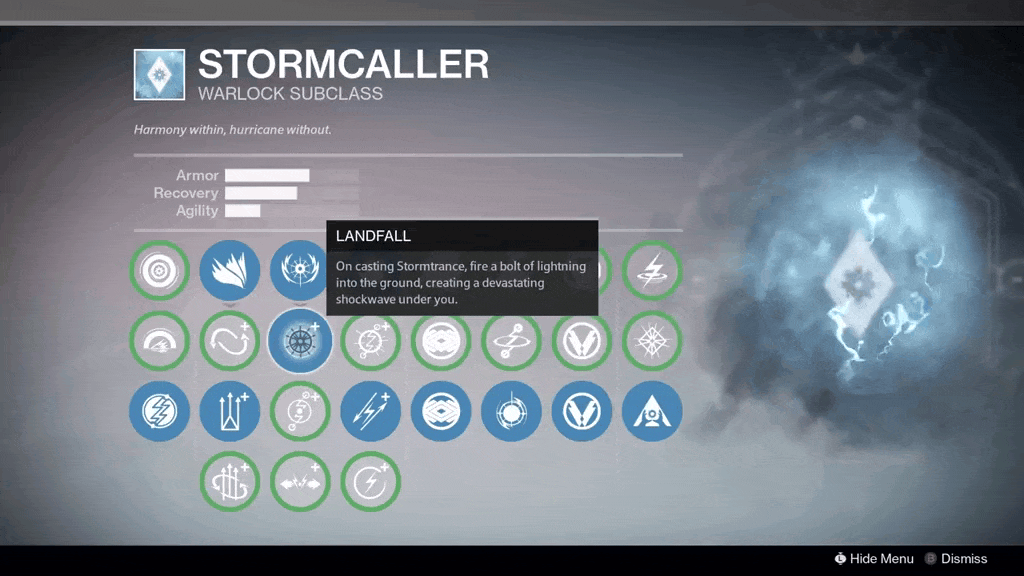Viewport: 1024px width, 576px height.
Task: Click the green-ringed circular arrow lightning node
Action: (370, 481)
